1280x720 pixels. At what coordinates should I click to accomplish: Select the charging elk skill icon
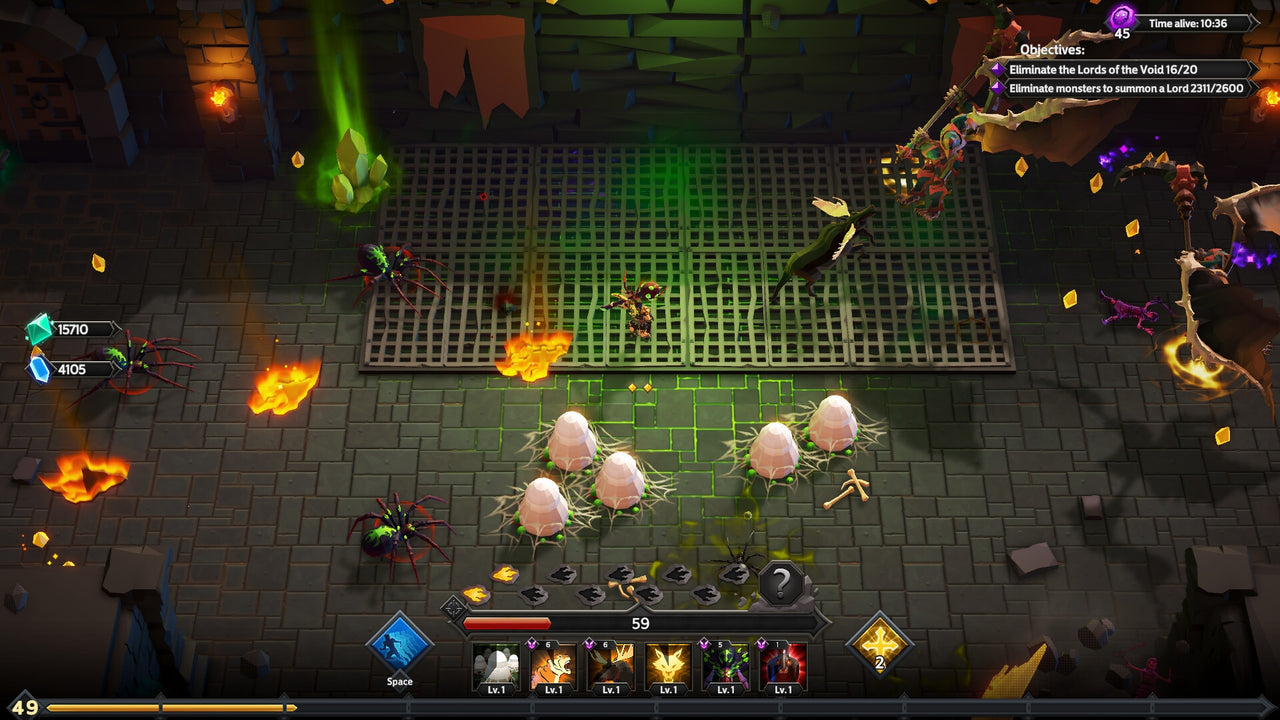[x=612, y=665]
